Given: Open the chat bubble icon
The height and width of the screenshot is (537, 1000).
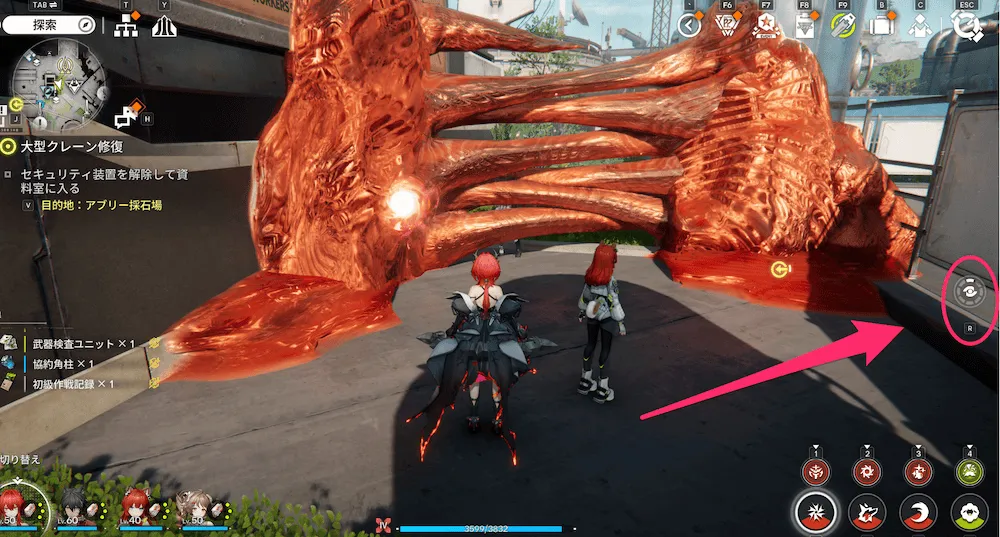Looking at the screenshot, I should click(x=125, y=118).
